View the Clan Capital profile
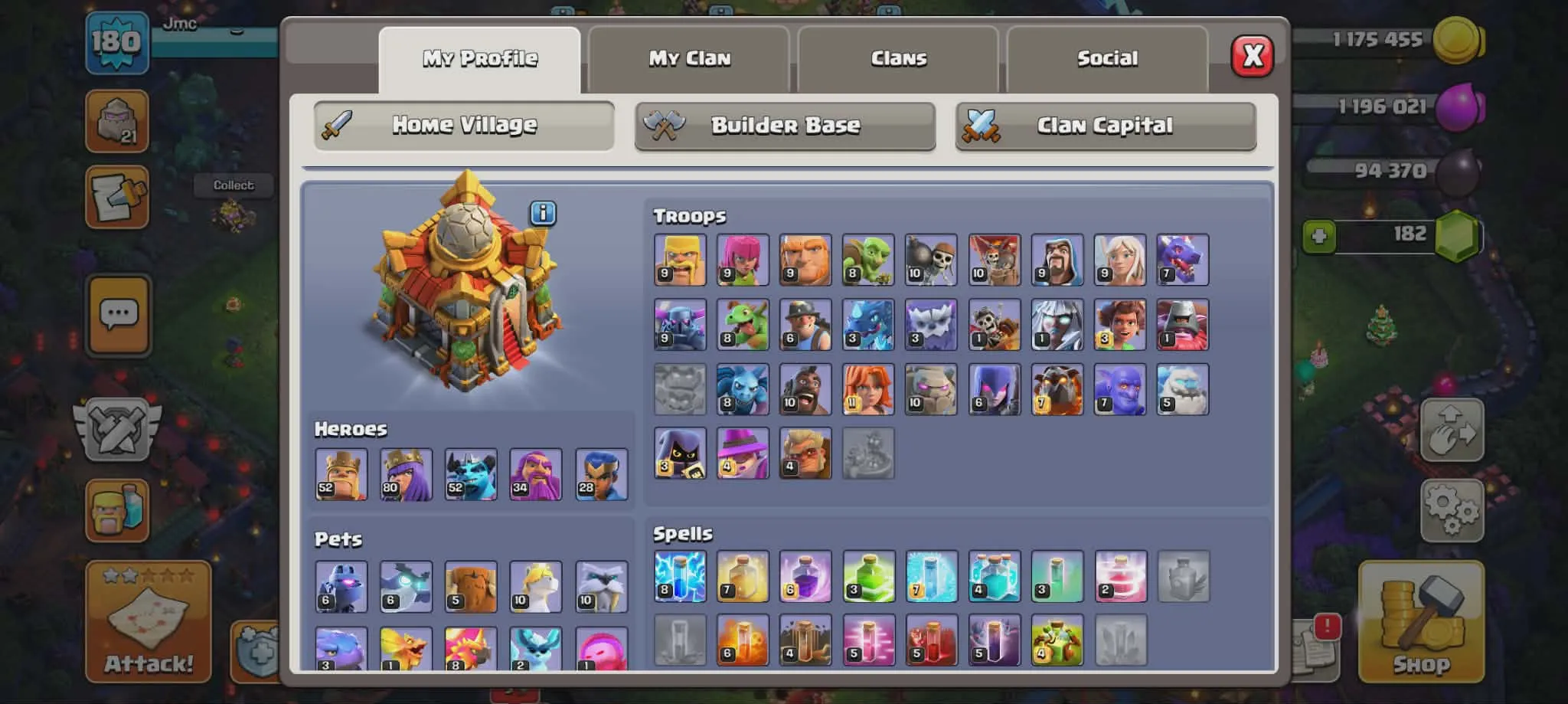This screenshot has height=704, width=1568. [x=1105, y=125]
